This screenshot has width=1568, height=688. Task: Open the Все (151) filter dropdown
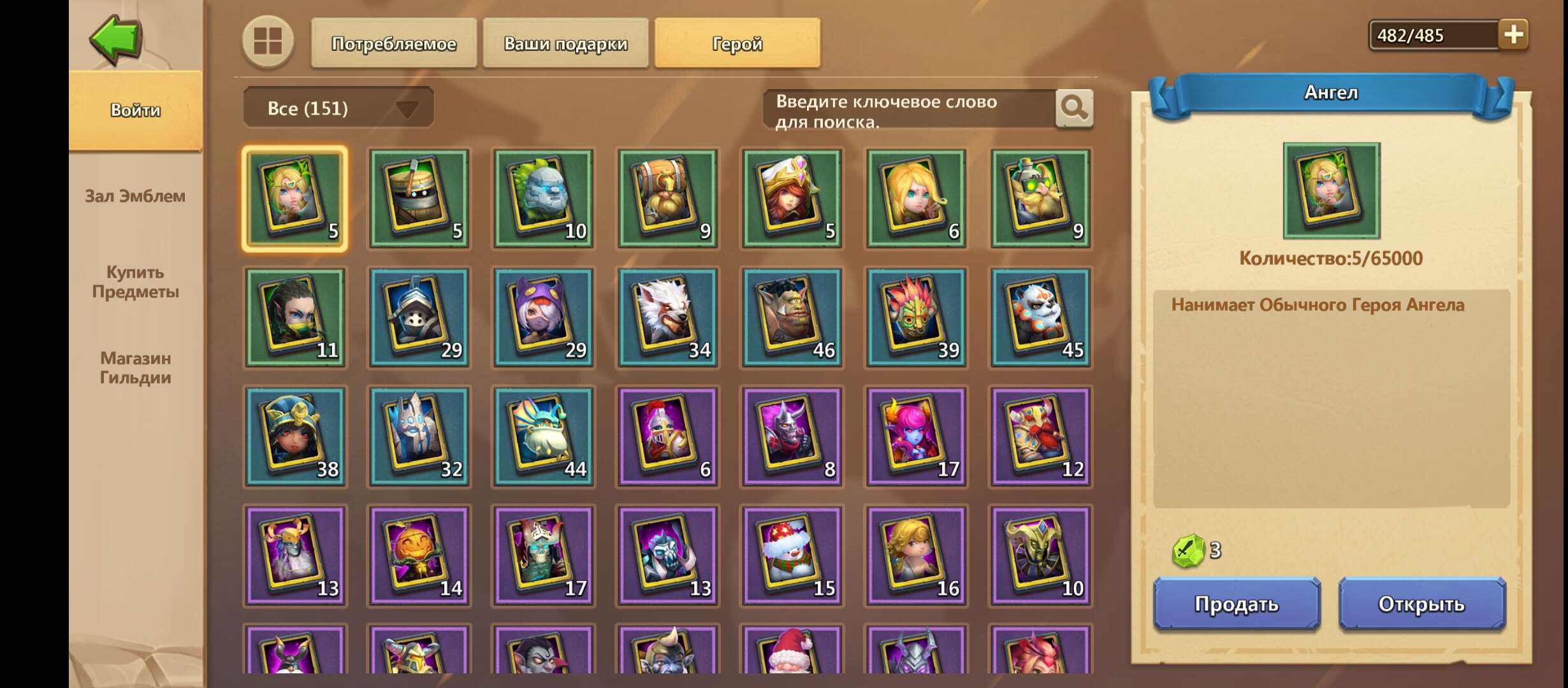(x=325, y=107)
